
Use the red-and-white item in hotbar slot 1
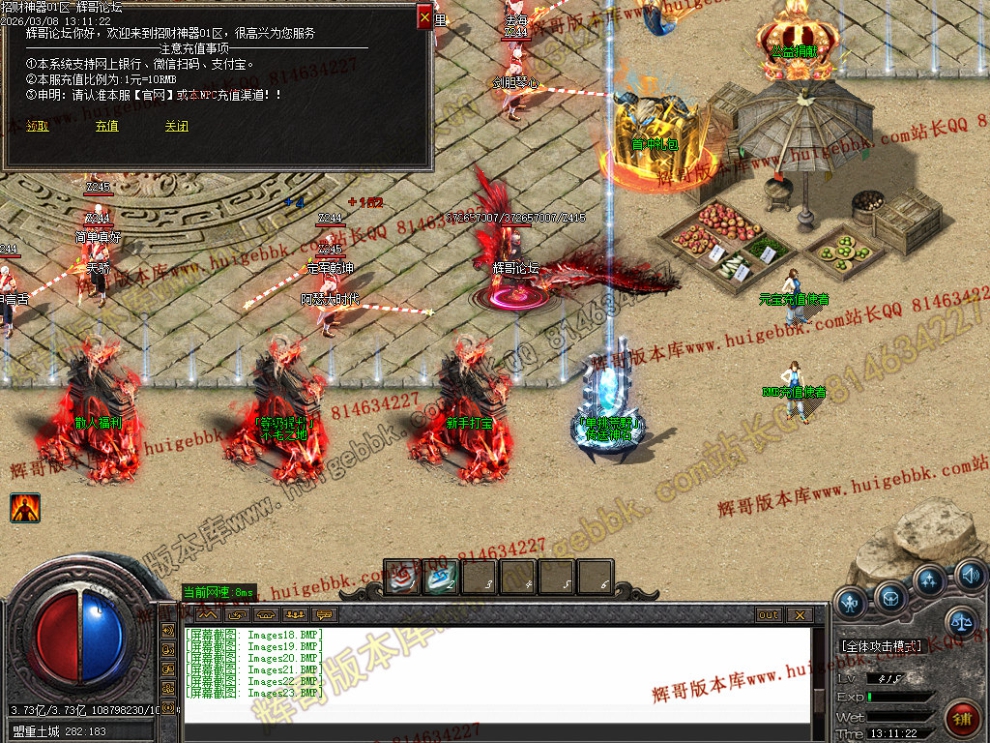click(400, 575)
